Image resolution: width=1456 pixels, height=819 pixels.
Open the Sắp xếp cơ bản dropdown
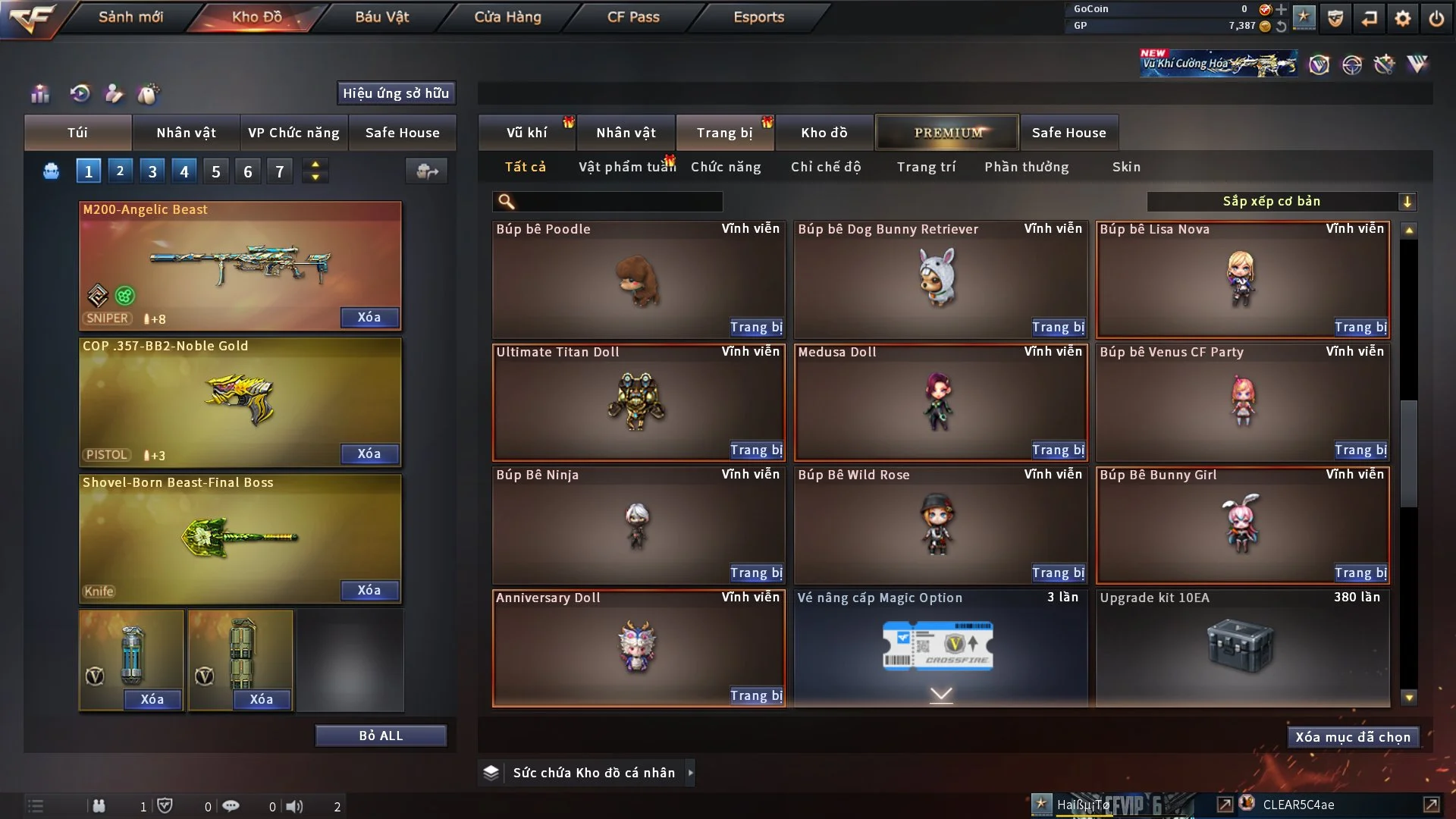click(x=1281, y=201)
